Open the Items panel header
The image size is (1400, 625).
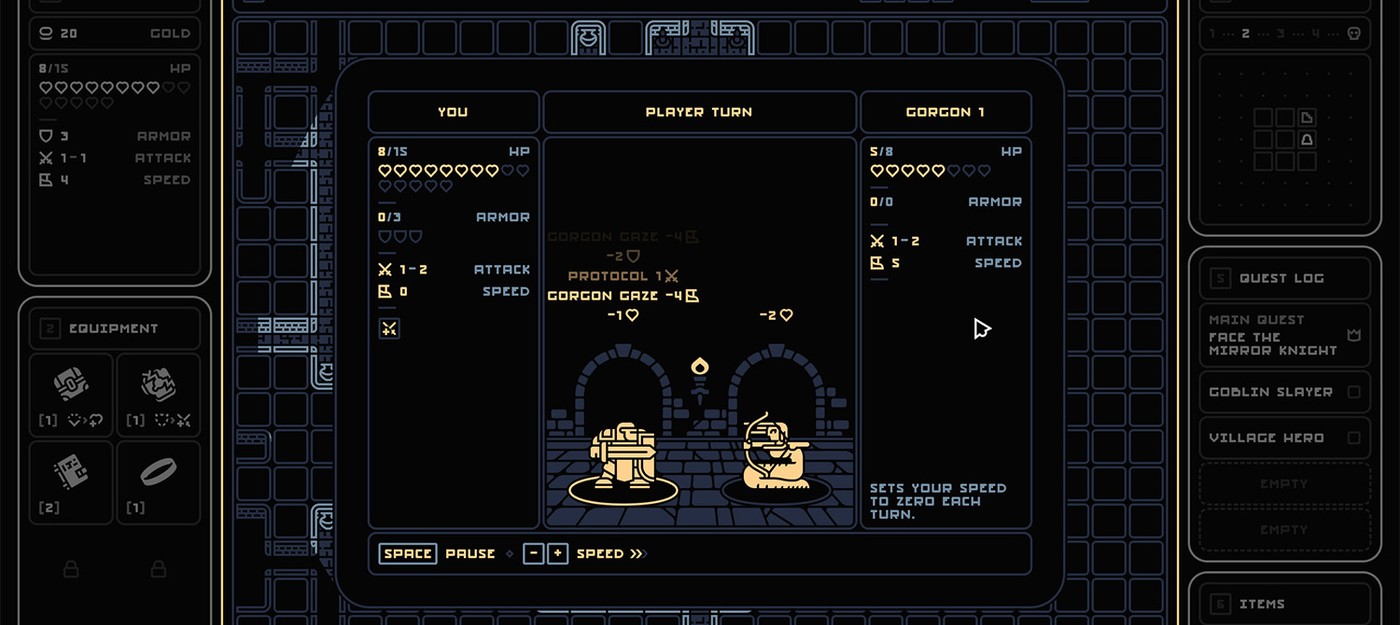(1283, 604)
